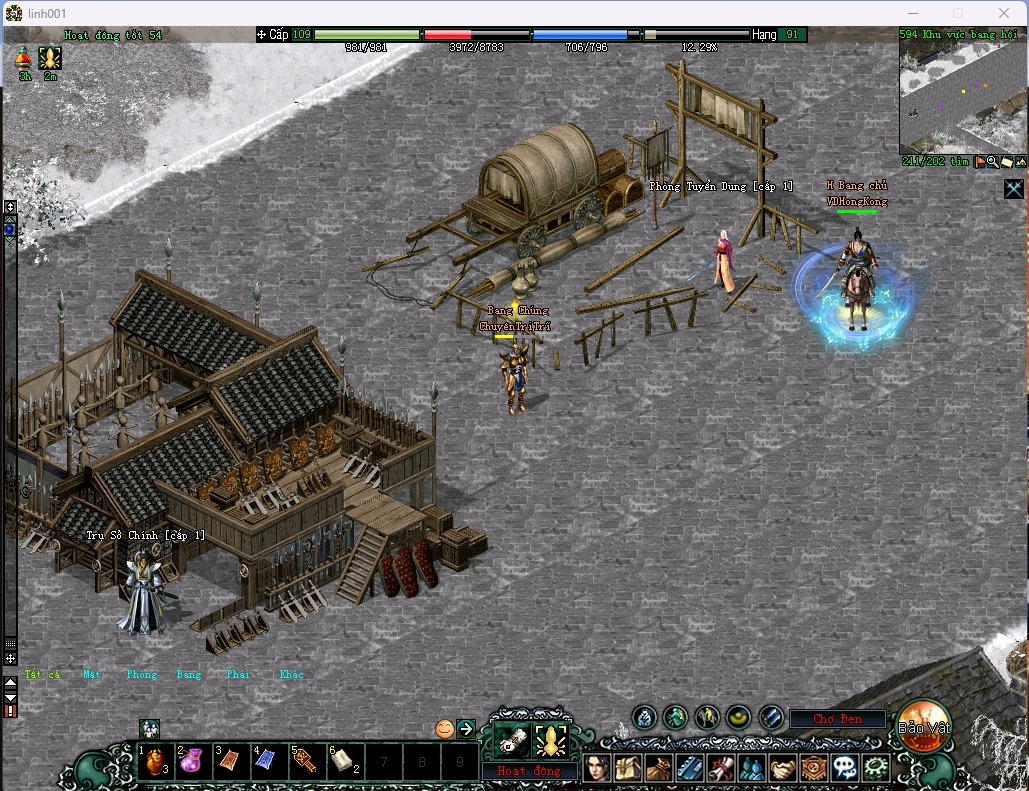This screenshot has height=791, width=1029.
Task: Select the paper scroll in hotbar slot 6
Action: click(x=342, y=762)
